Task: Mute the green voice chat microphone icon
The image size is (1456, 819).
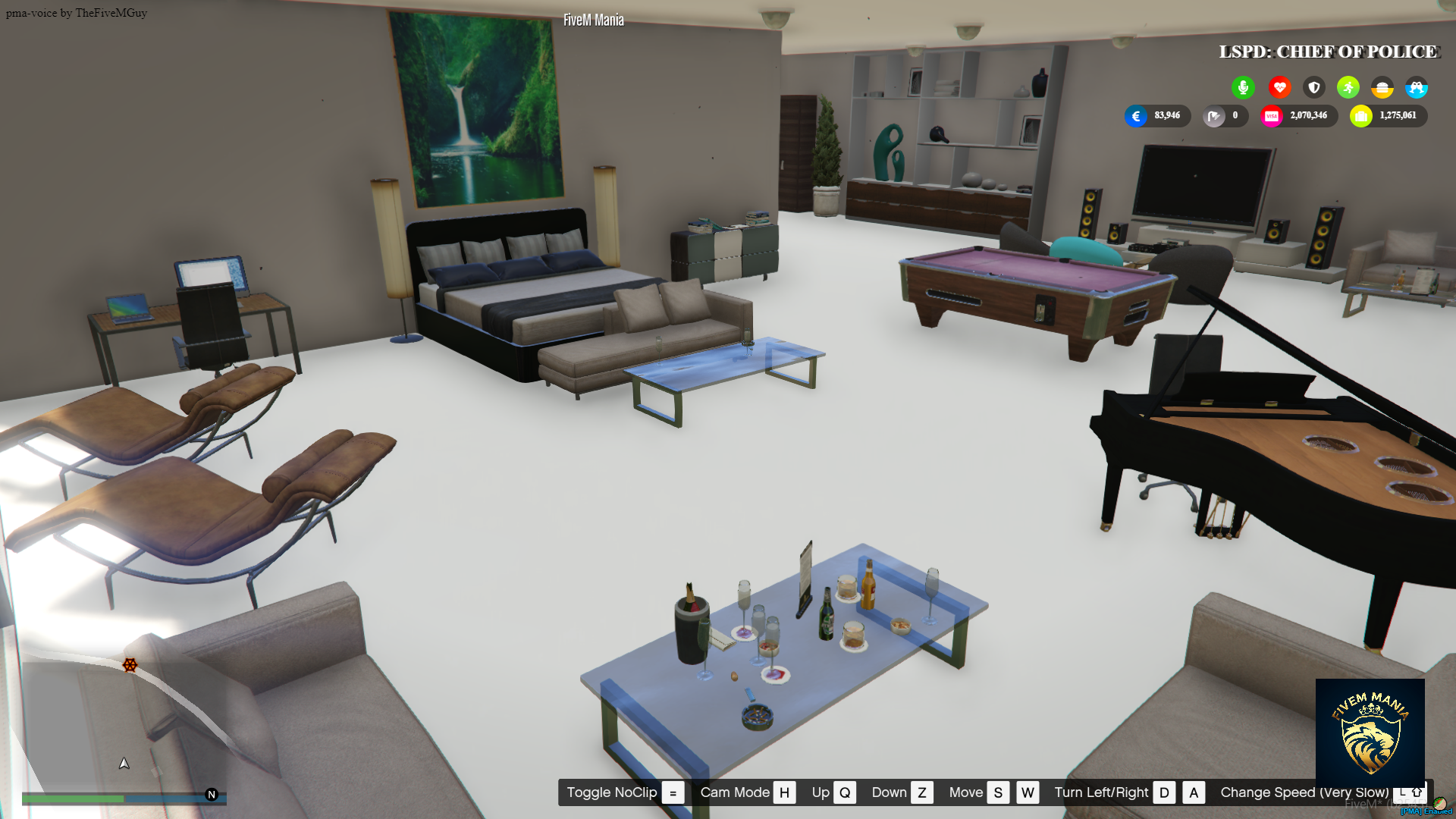Action: click(x=1243, y=87)
